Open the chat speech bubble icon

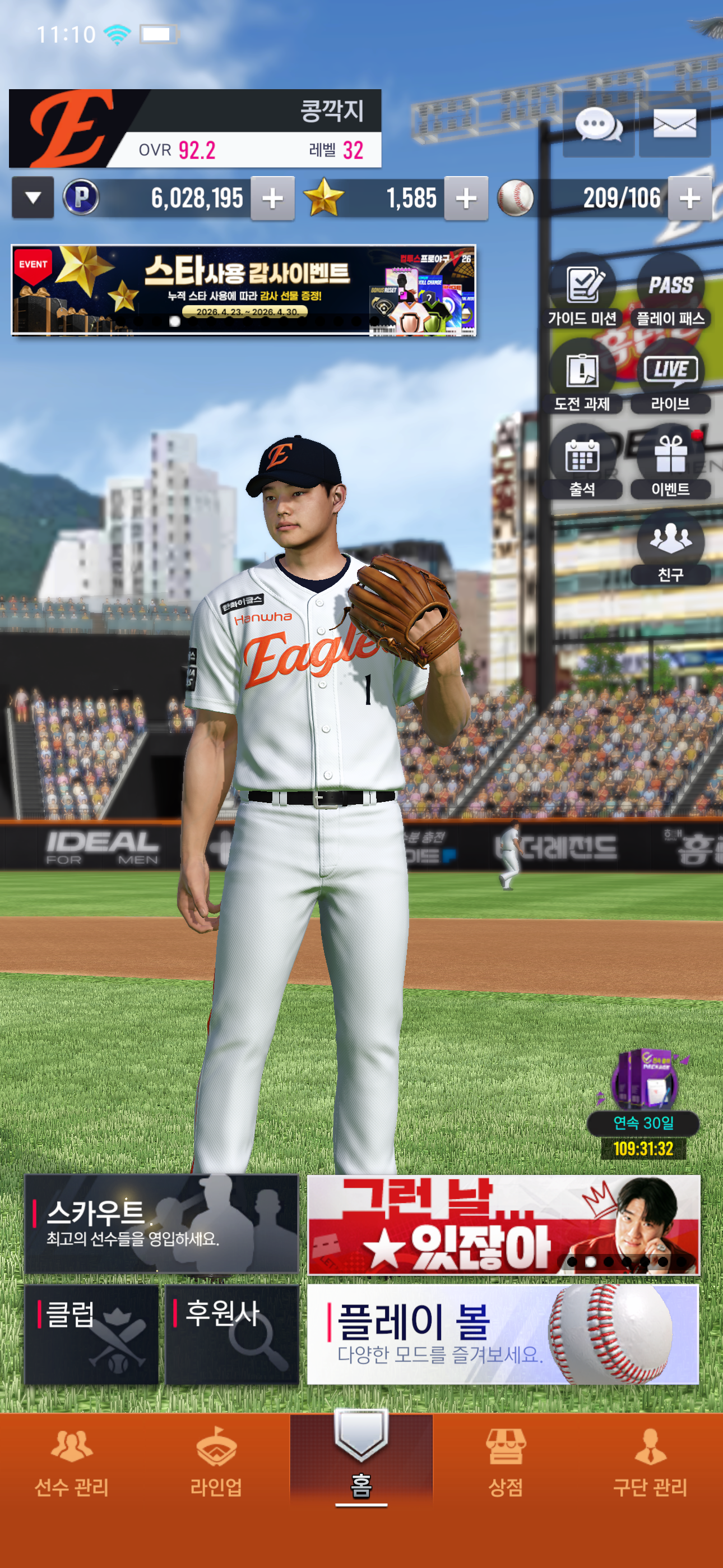598,125
